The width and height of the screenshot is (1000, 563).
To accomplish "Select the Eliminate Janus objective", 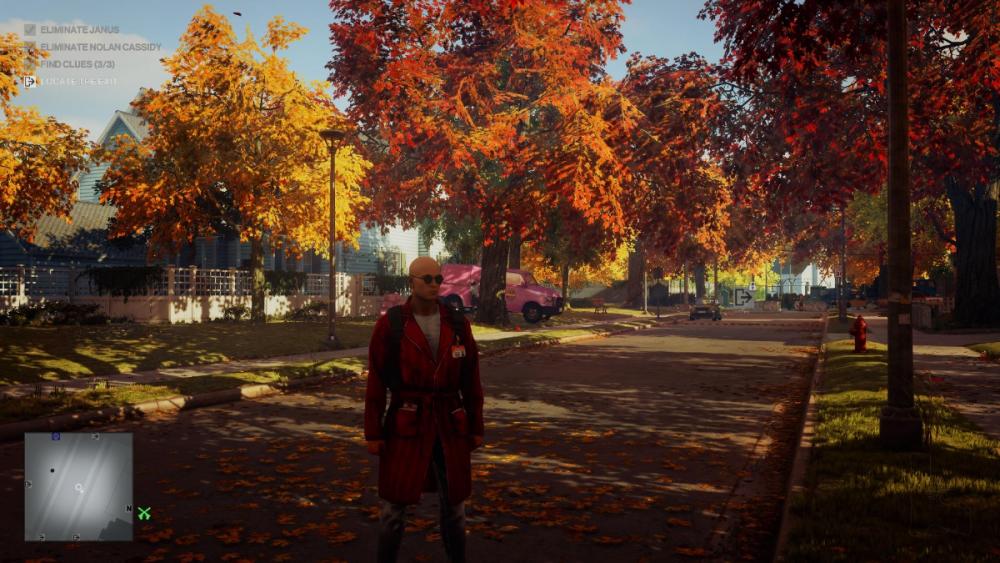I will [x=79, y=30].
